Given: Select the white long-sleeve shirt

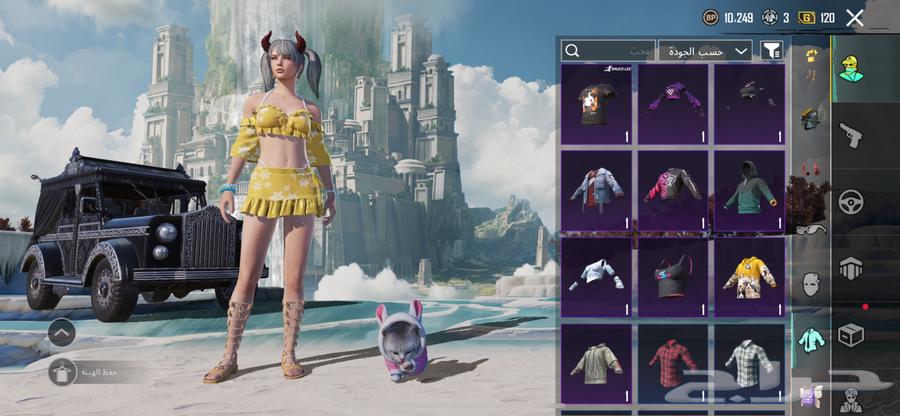Looking at the screenshot, I should (597, 275).
